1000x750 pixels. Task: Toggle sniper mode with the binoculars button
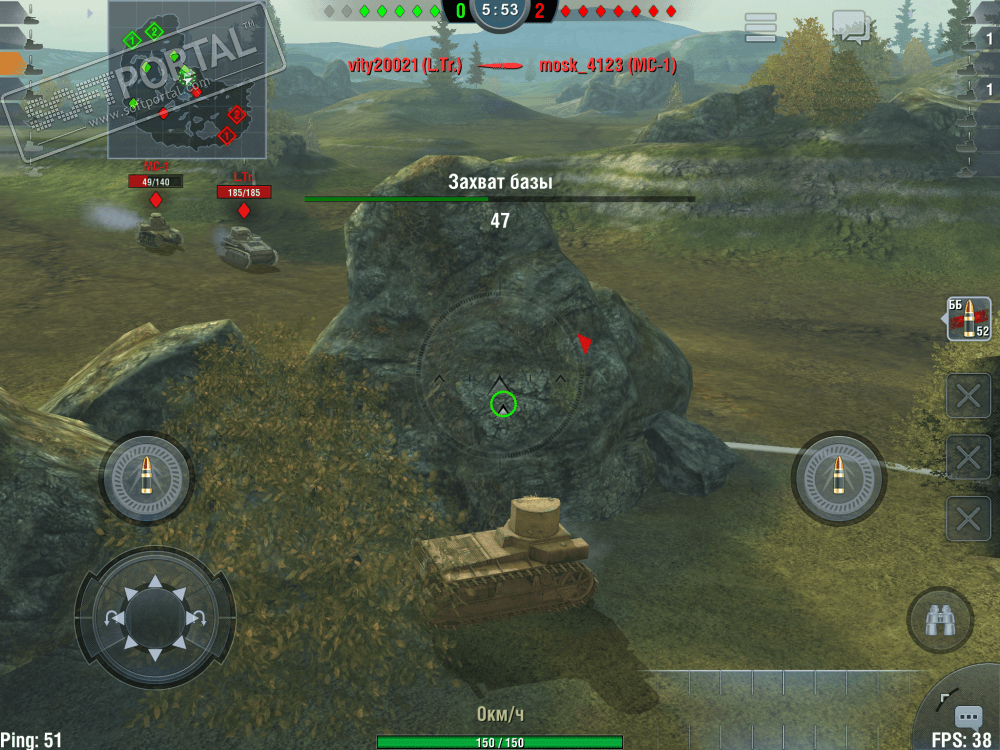(x=938, y=621)
